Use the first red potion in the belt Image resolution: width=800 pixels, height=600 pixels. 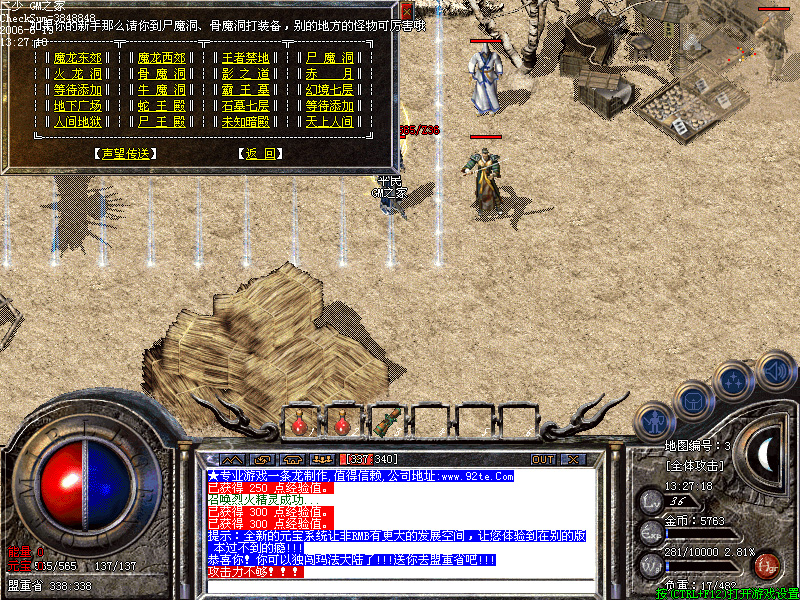[x=299, y=422]
